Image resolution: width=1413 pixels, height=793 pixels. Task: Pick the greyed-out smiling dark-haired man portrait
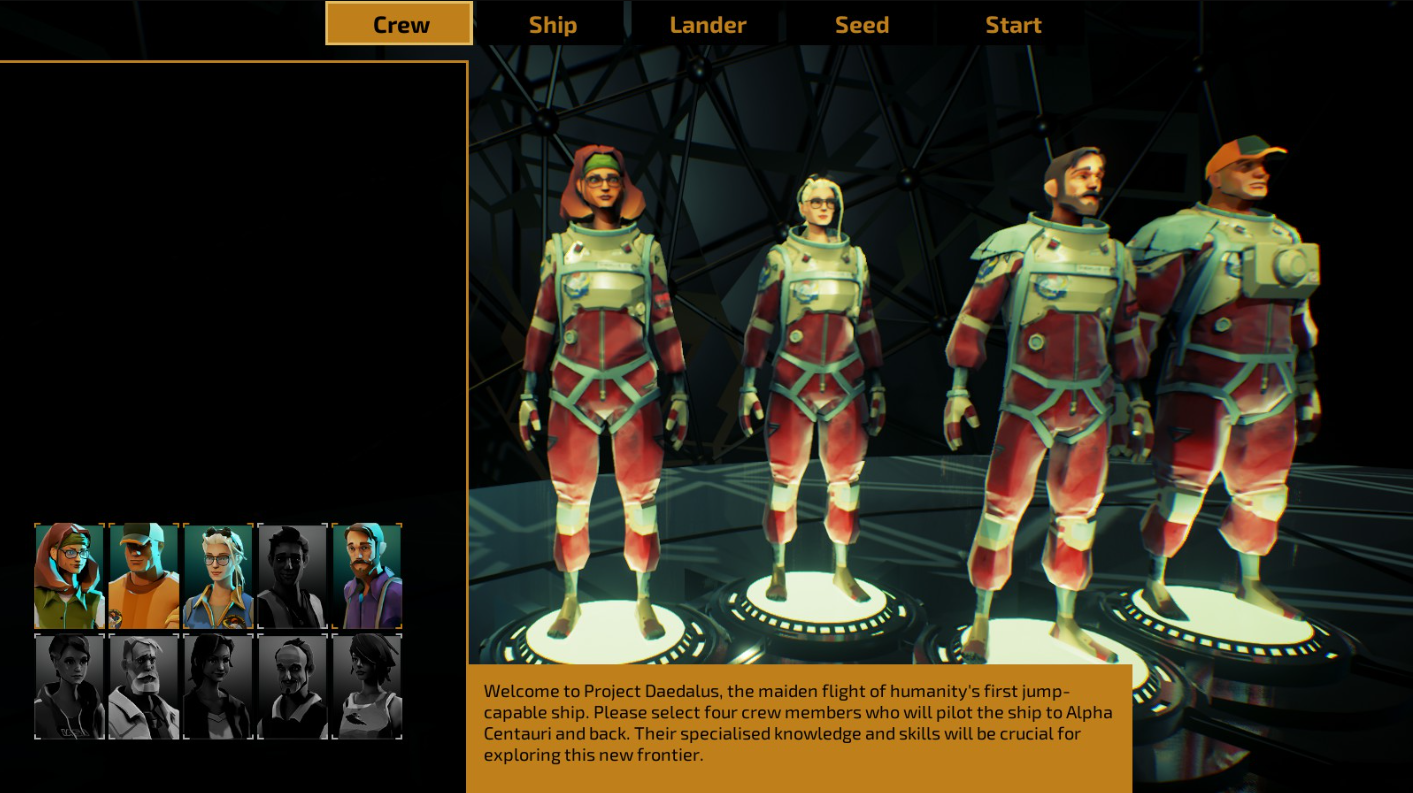pos(292,576)
